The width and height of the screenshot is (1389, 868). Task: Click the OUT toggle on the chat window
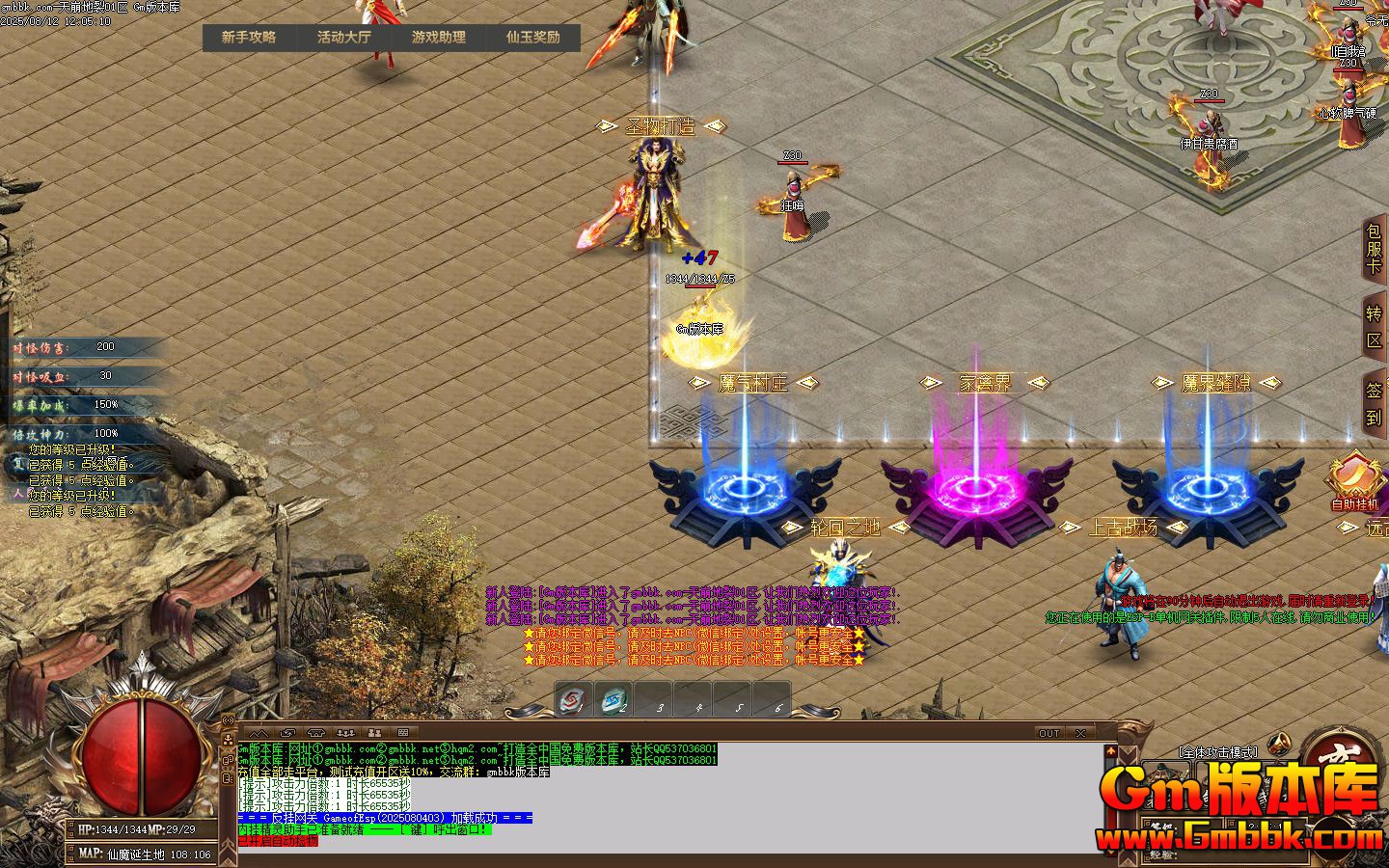(x=1049, y=733)
